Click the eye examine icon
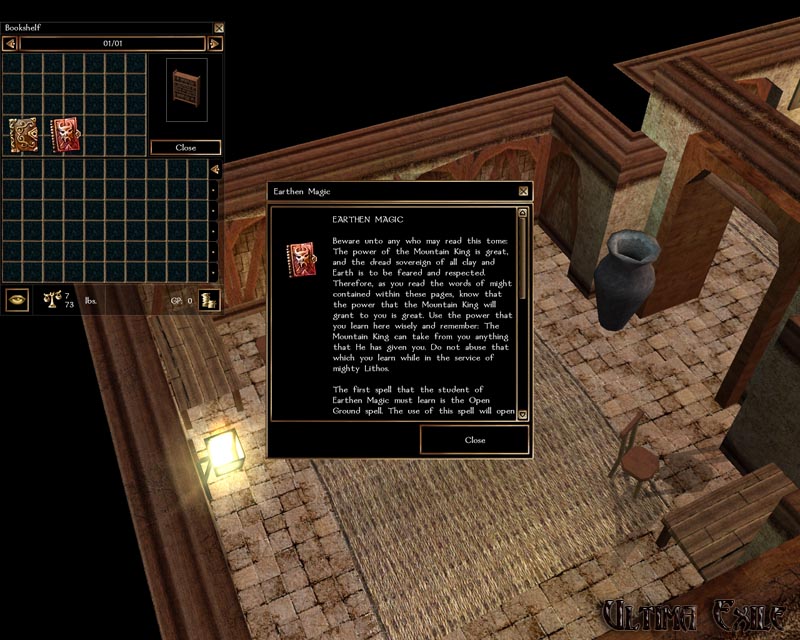800x640 pixels. (17, 298)
